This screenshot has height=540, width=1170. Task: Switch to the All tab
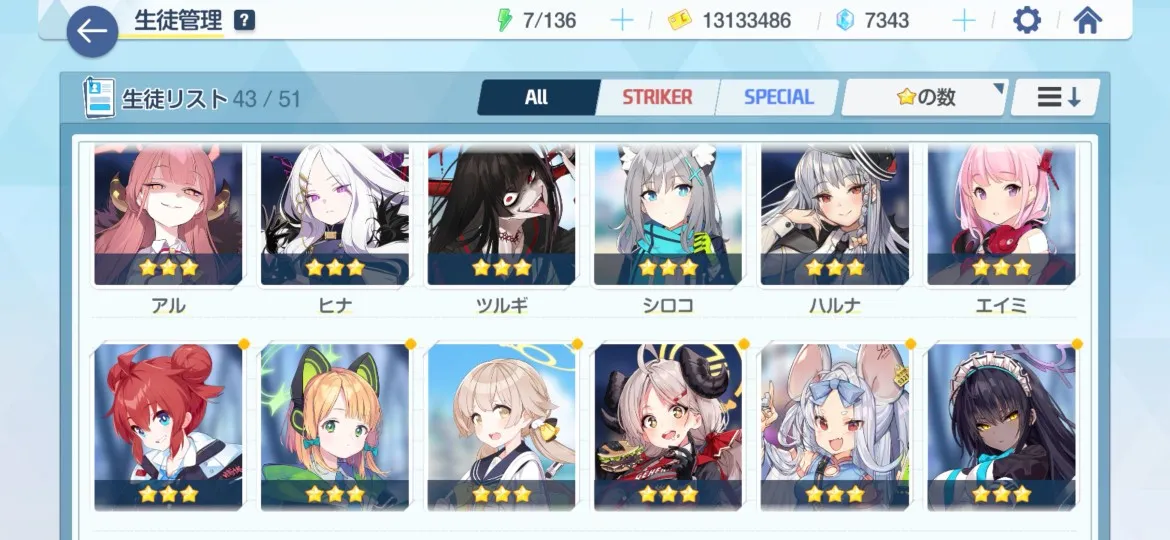[x=537, y=97]
